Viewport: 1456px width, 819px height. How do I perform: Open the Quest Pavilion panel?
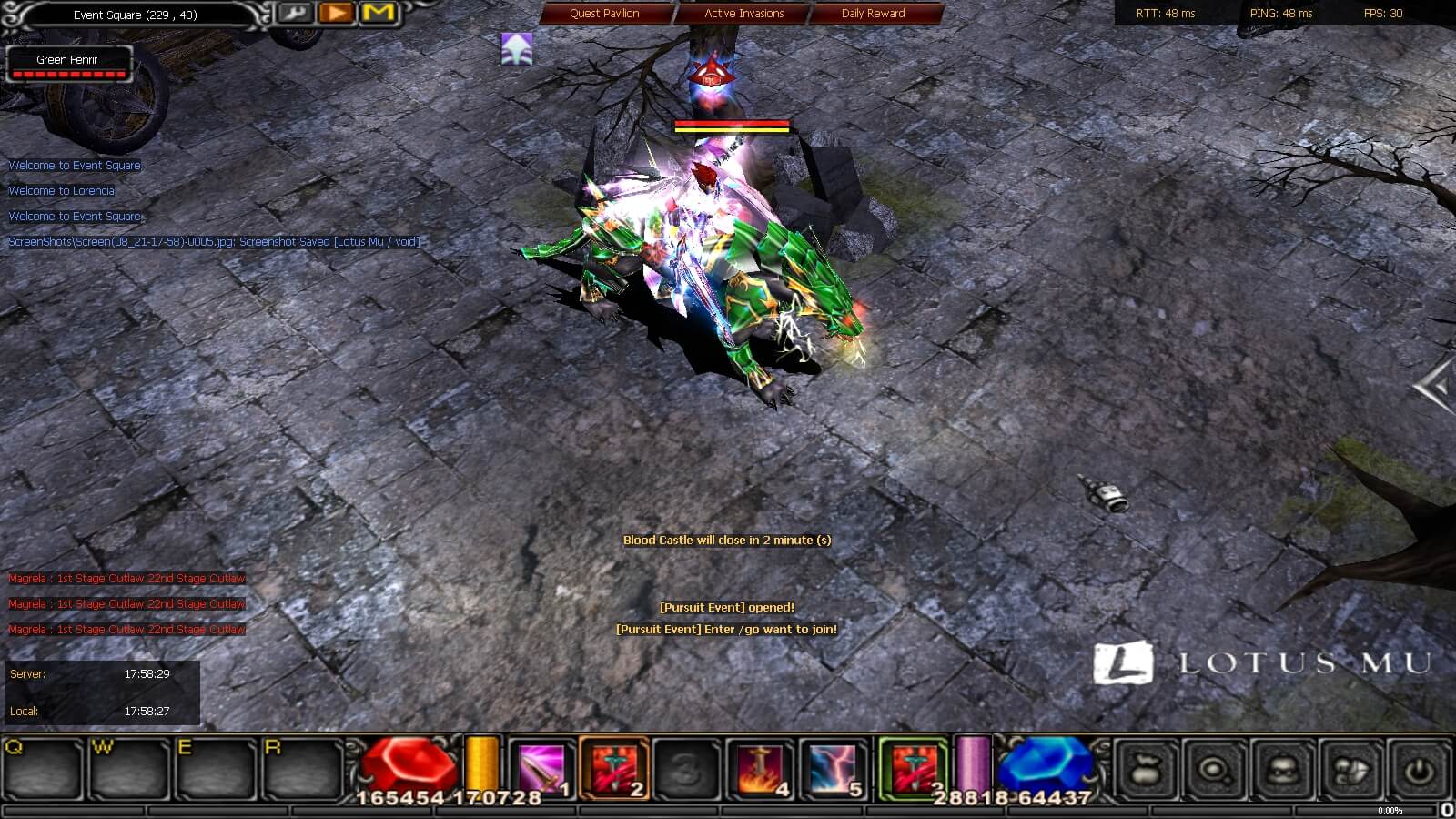(x=605, y=14)
